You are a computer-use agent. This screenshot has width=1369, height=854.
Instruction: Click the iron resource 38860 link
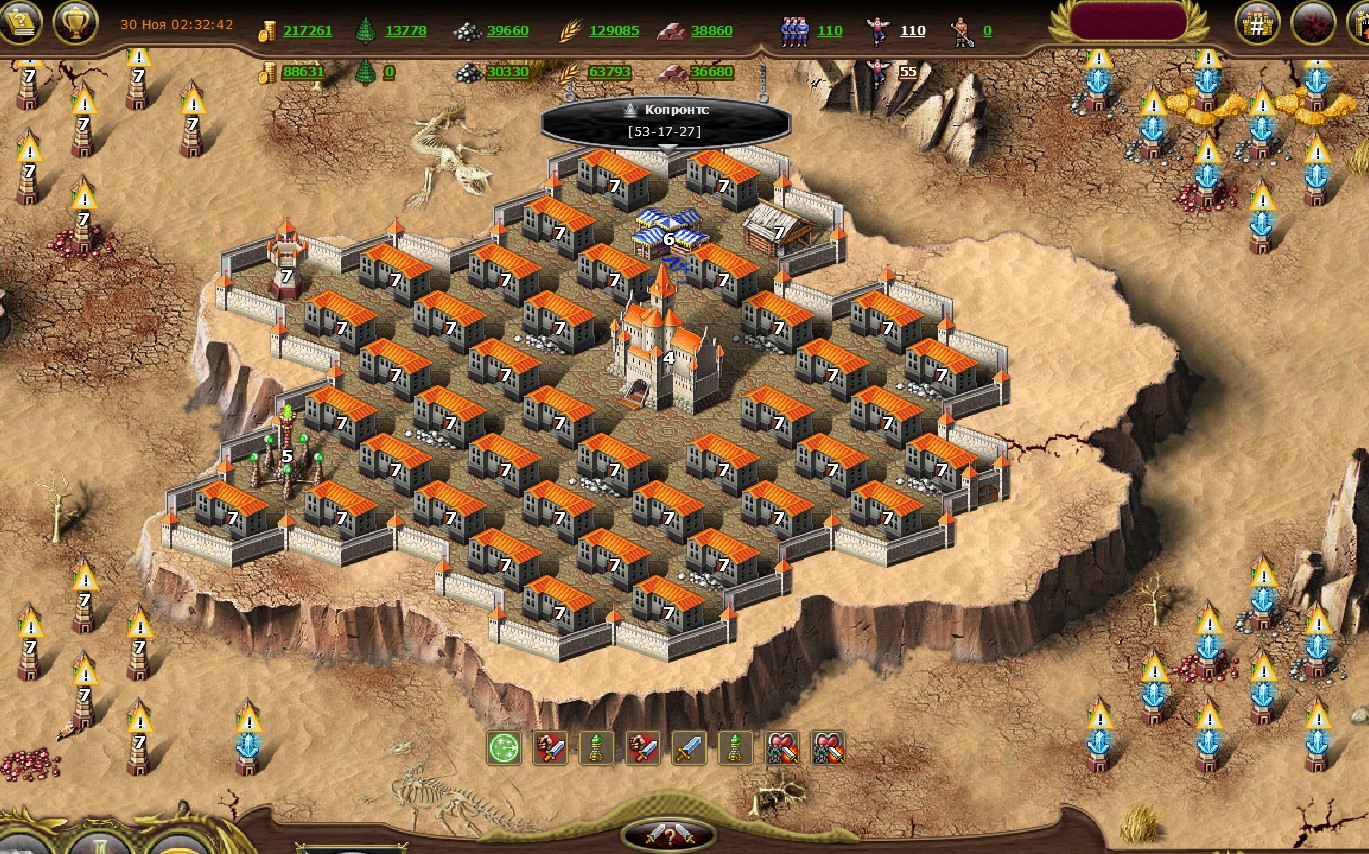point(711,31)
